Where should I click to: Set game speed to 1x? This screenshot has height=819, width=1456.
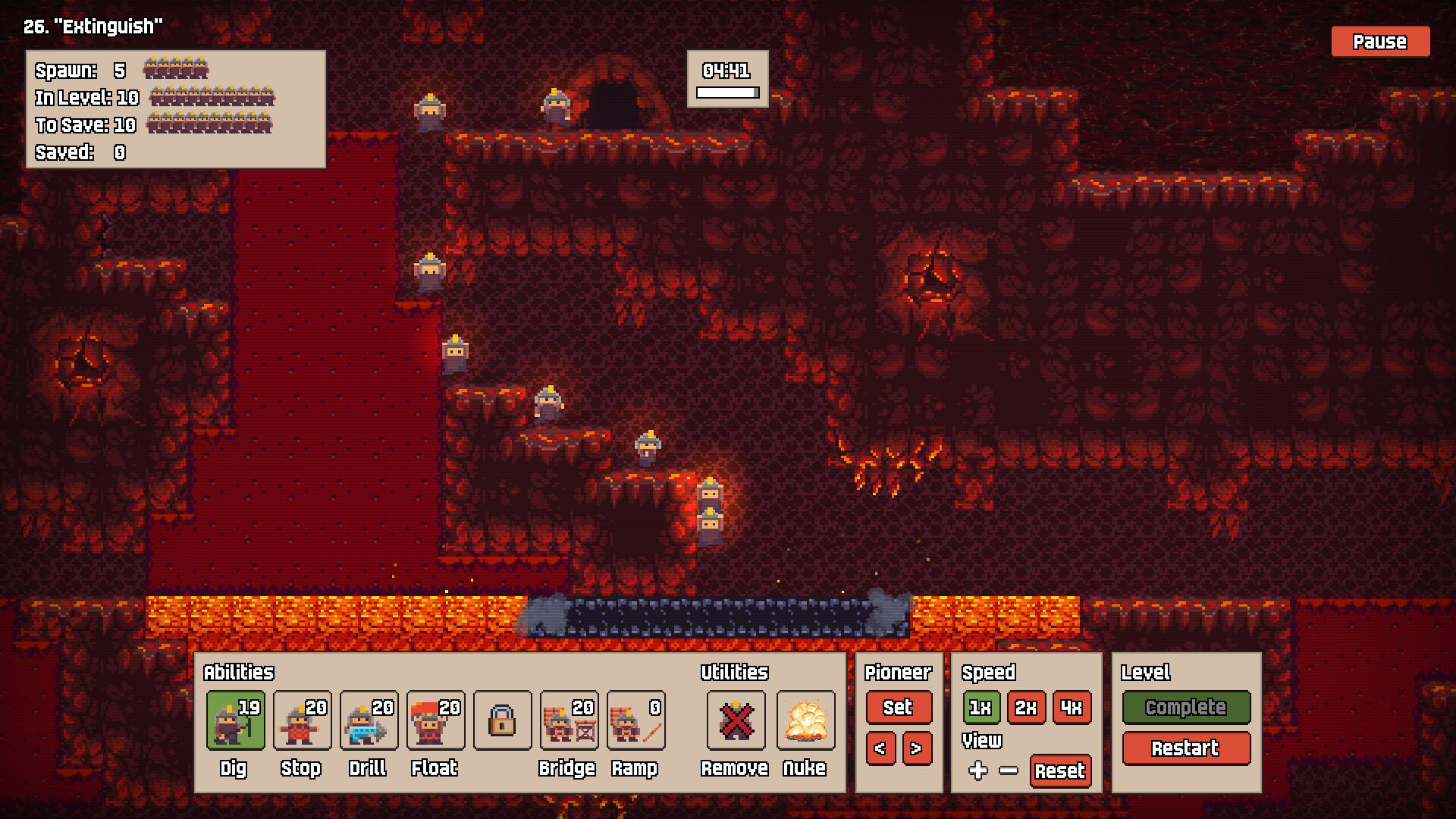click(x=980, y=708)
